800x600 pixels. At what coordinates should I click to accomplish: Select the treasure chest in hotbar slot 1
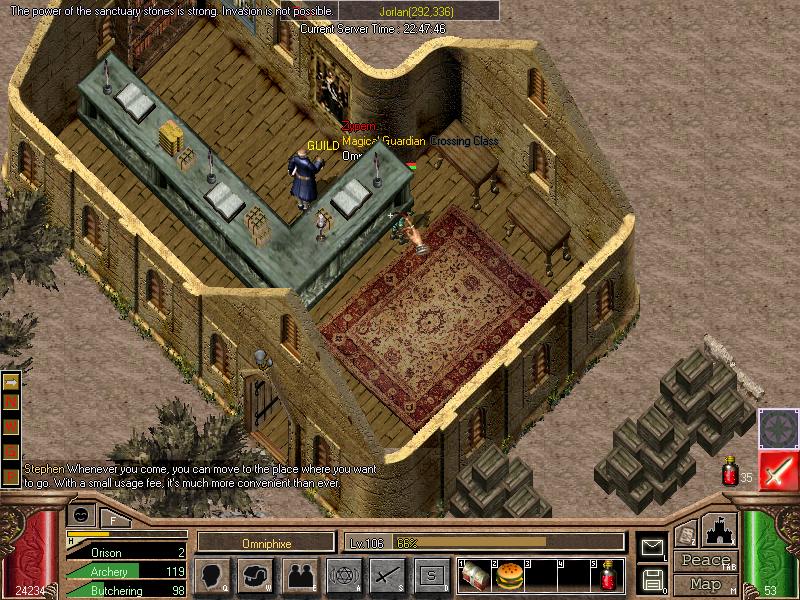473,575
